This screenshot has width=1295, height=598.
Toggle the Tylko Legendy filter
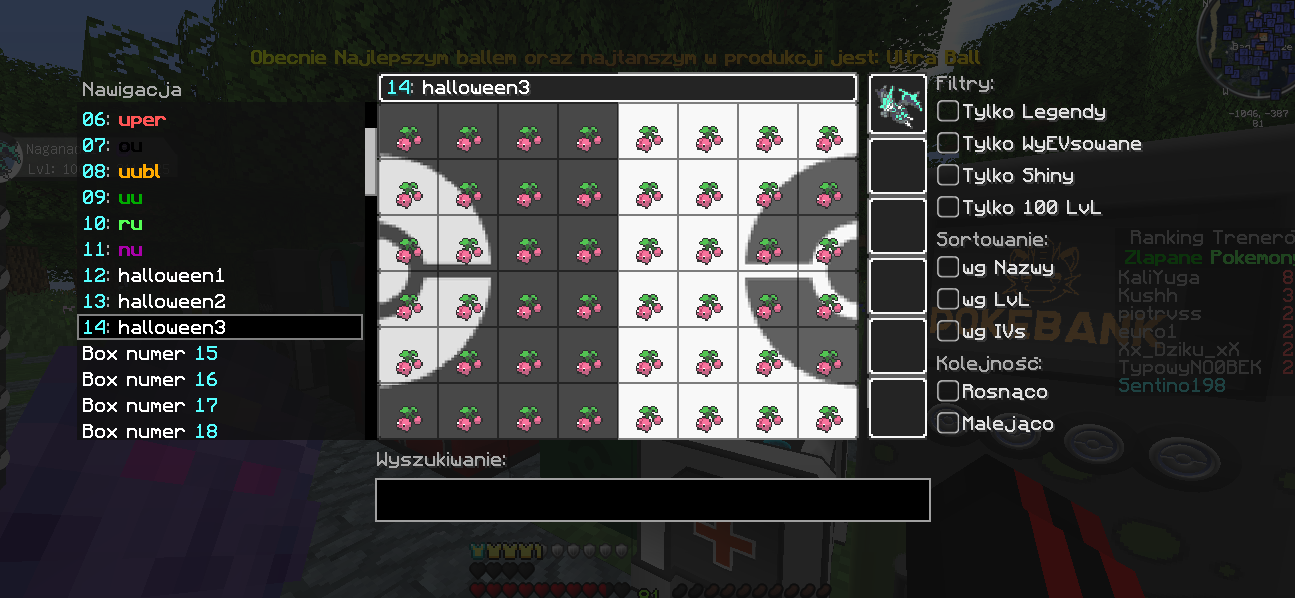tap(948, 111)
